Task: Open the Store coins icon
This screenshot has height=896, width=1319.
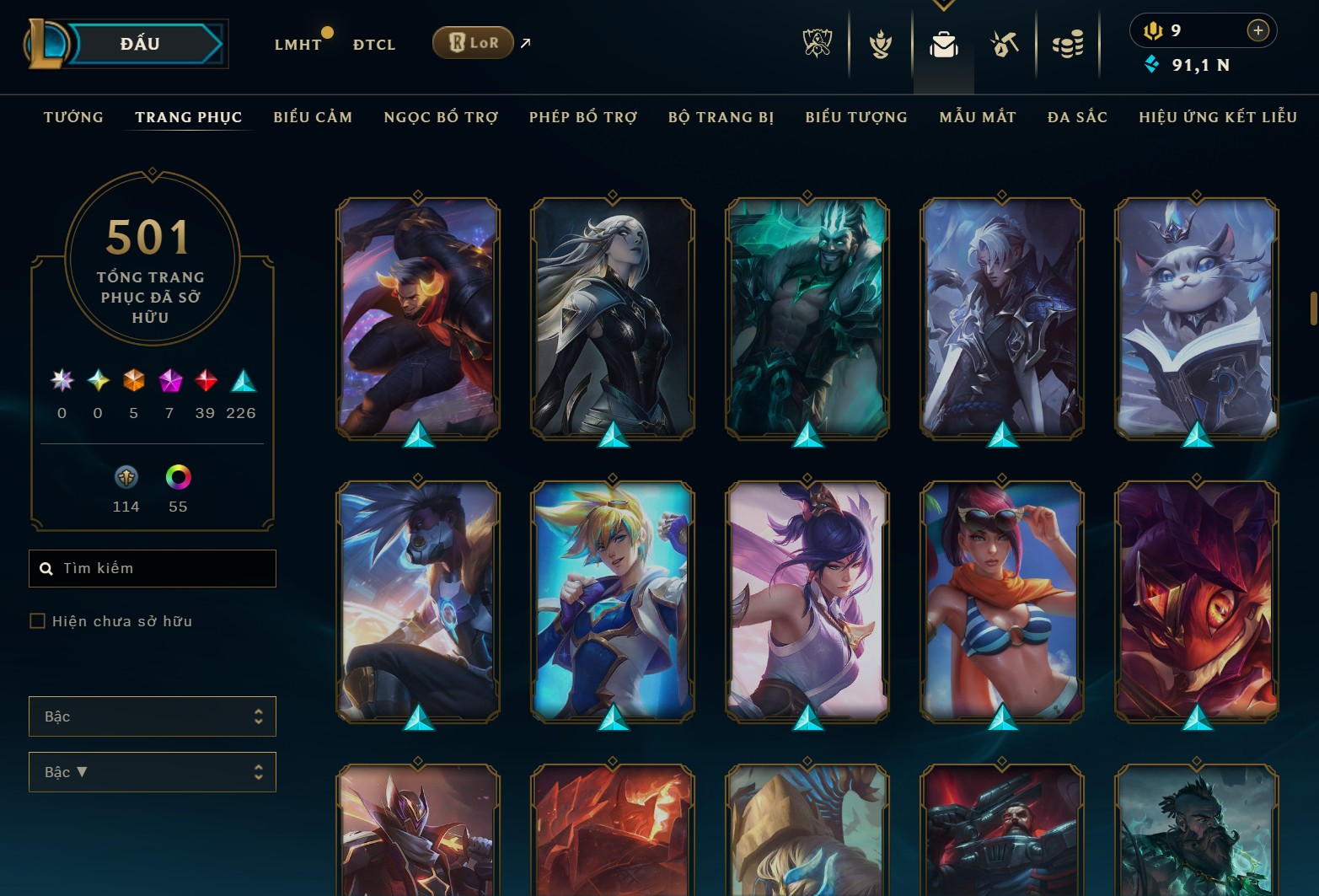Action: (x=1067, y=44)
